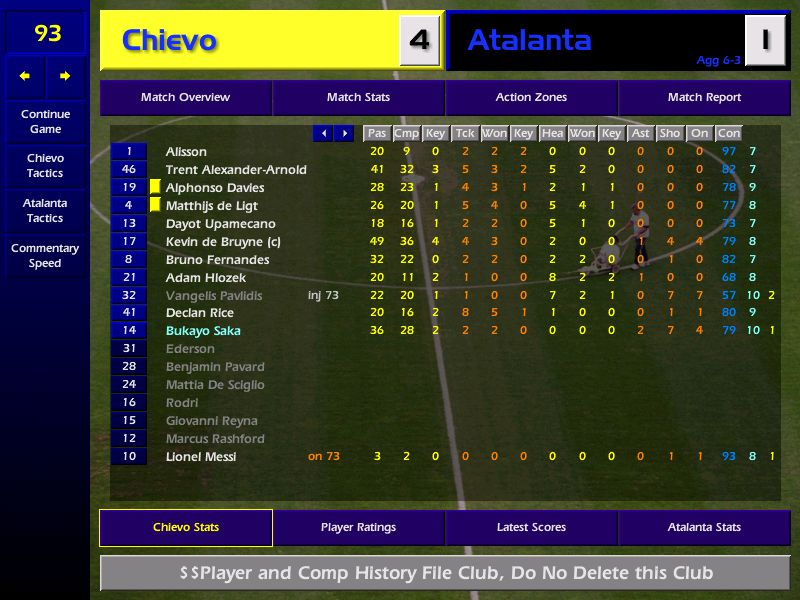Click the Continue Game button

[x=45, y=121]
